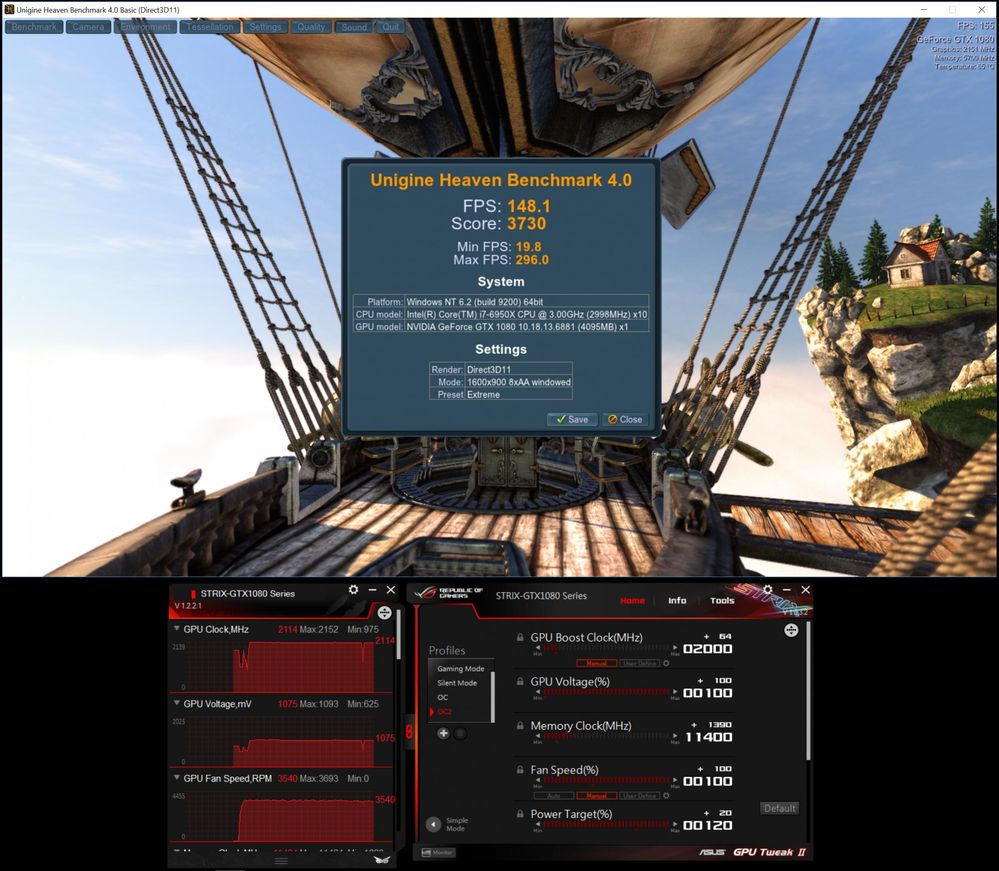Viewport: 999px width, 871px height.
Task: Save the benchmark results
Action: click(x=572, y=419)
